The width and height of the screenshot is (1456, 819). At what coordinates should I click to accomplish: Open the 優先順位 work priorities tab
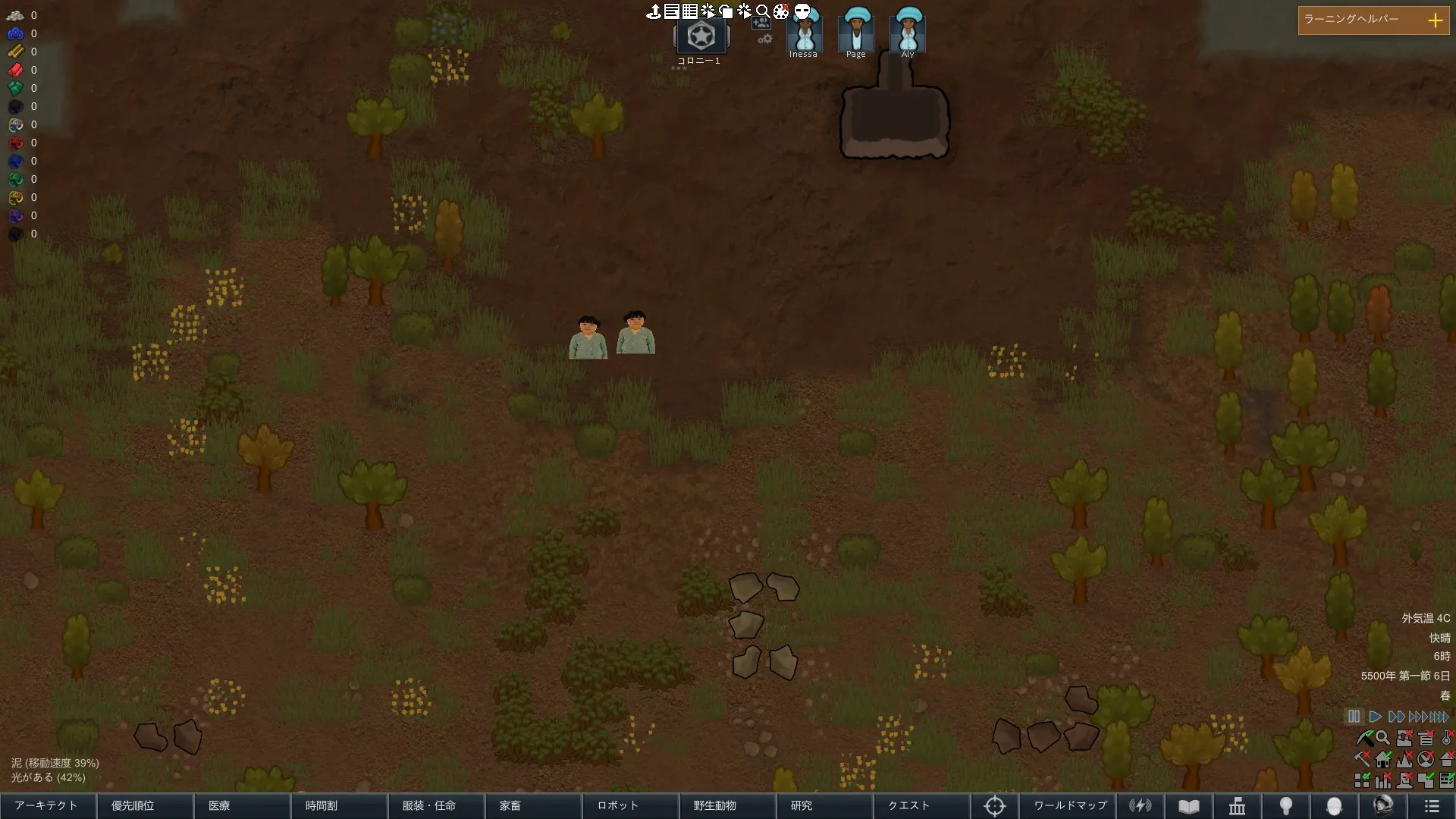click(x=145, y=805)
